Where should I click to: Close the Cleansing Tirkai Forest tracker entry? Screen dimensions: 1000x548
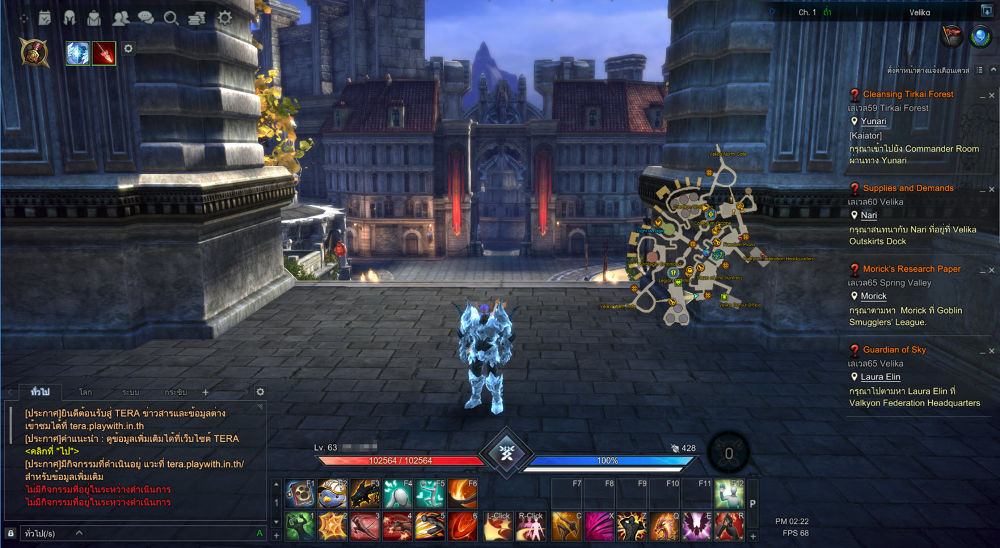(989, 97)
